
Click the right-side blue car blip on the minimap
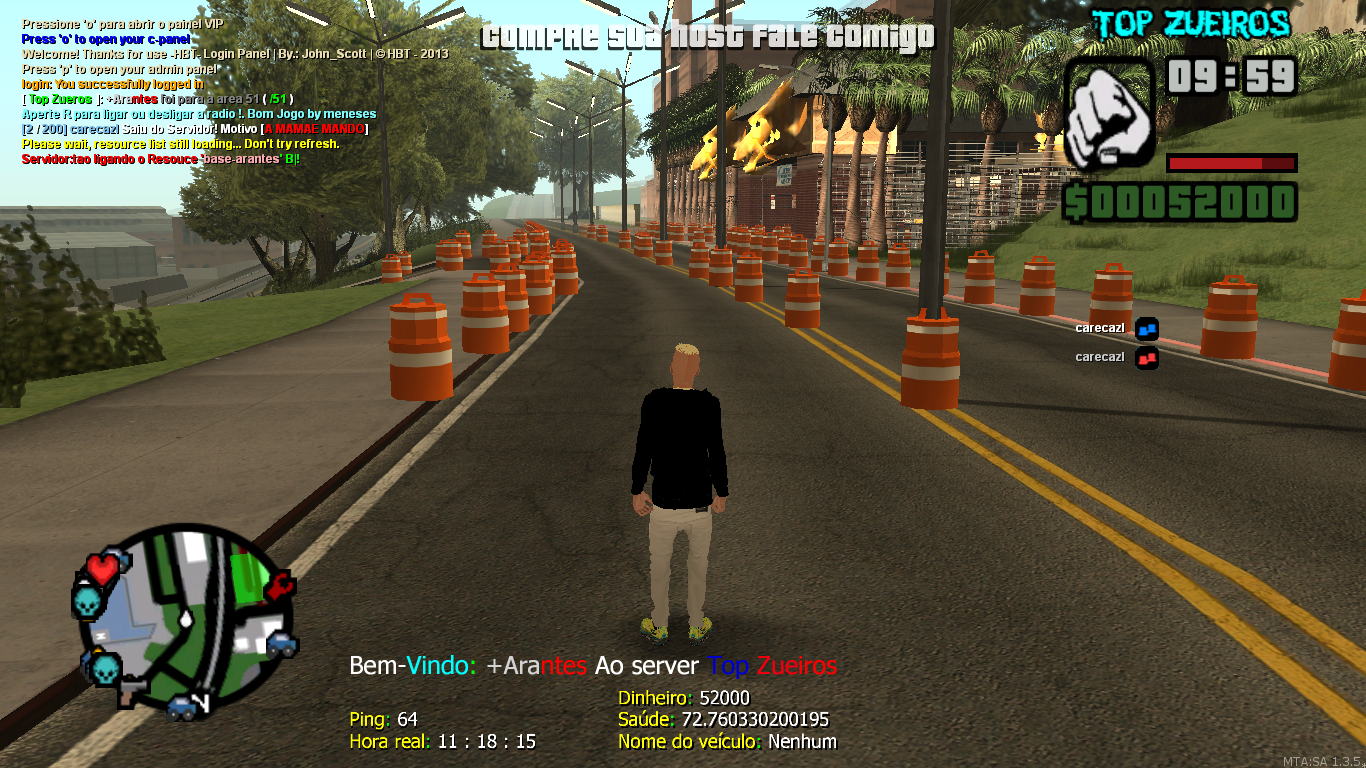[280, 644]
